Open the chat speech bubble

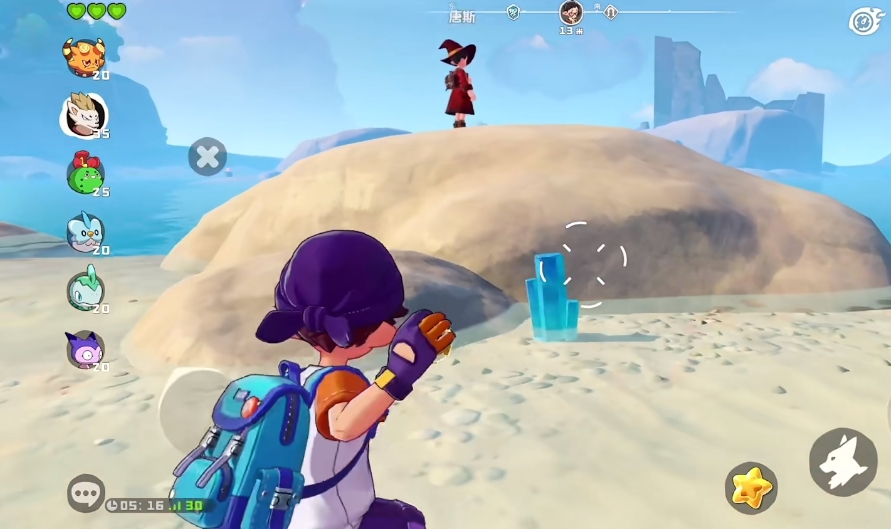86,492
